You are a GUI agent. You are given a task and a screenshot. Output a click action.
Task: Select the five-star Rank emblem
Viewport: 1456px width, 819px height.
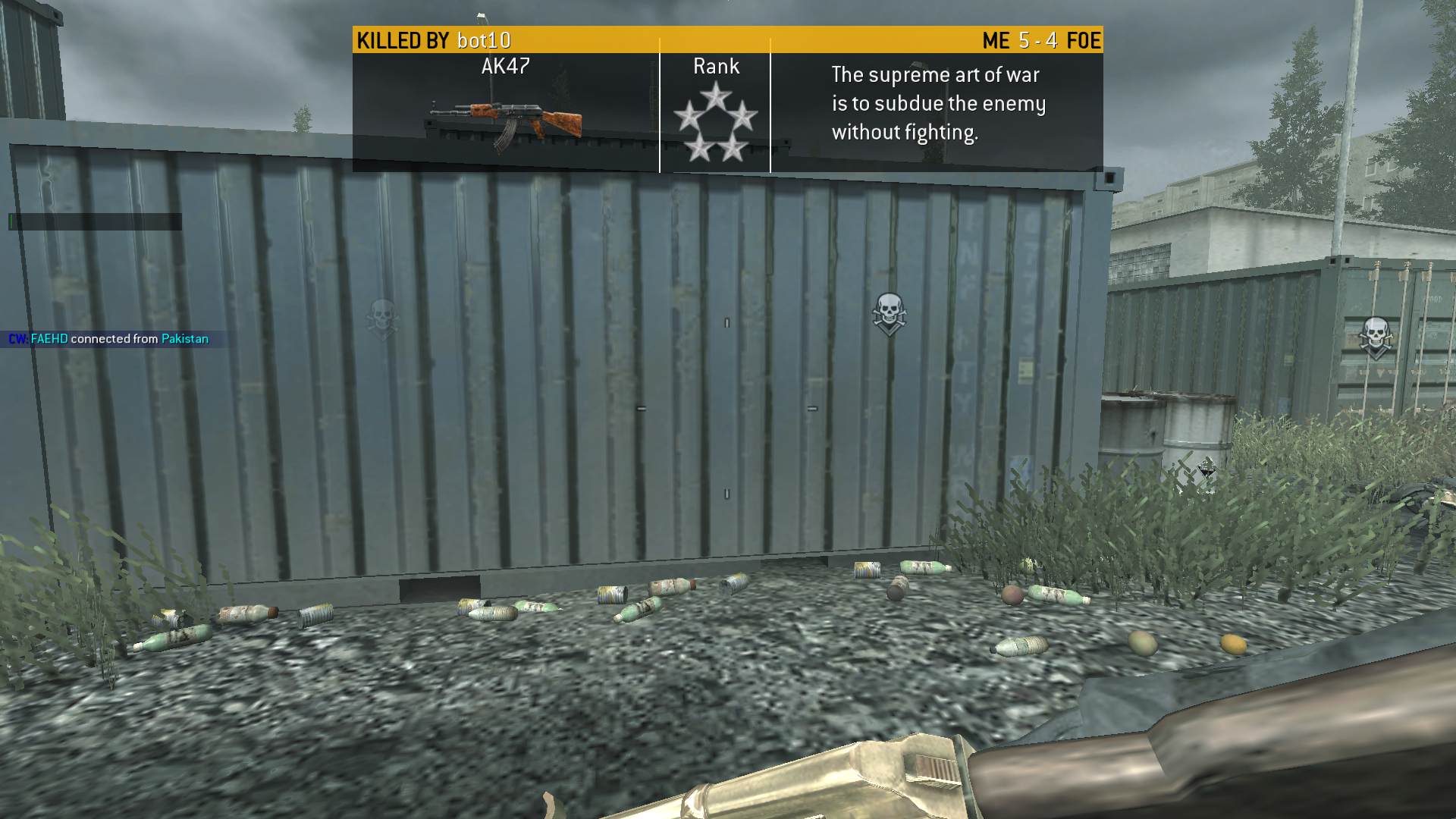715,123
